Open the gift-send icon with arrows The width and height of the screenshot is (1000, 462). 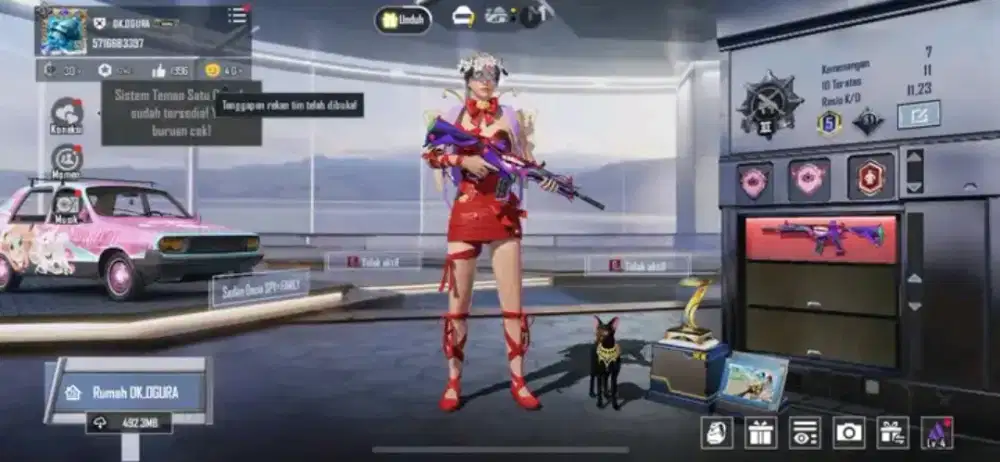click(892, 432)
